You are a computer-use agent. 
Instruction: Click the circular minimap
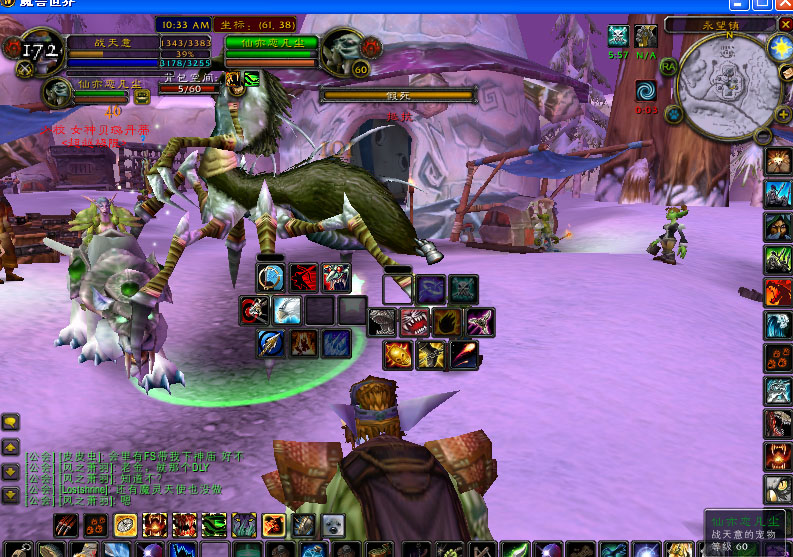click(x=724, y=86)
